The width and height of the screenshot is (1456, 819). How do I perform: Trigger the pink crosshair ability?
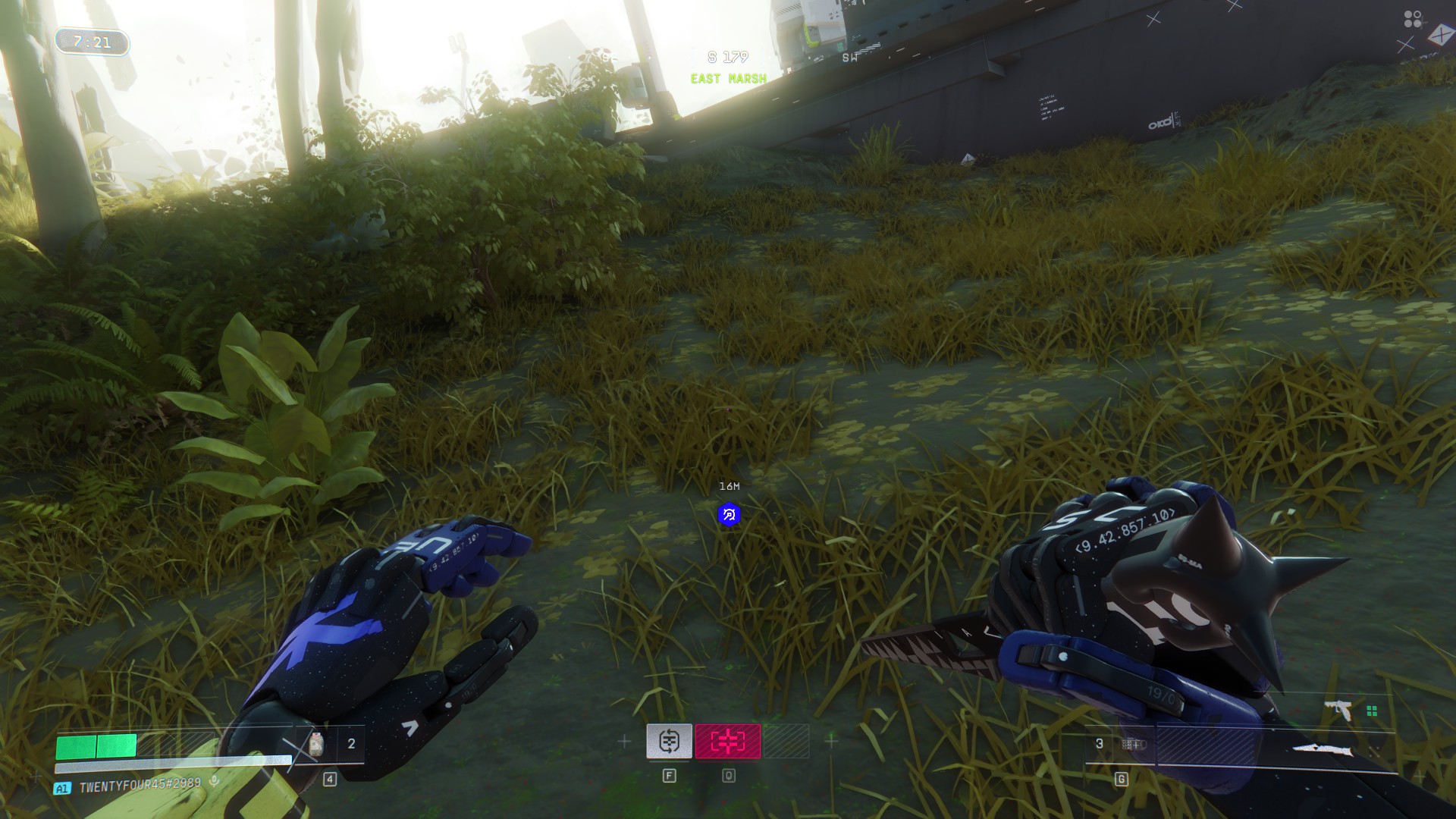727,741
